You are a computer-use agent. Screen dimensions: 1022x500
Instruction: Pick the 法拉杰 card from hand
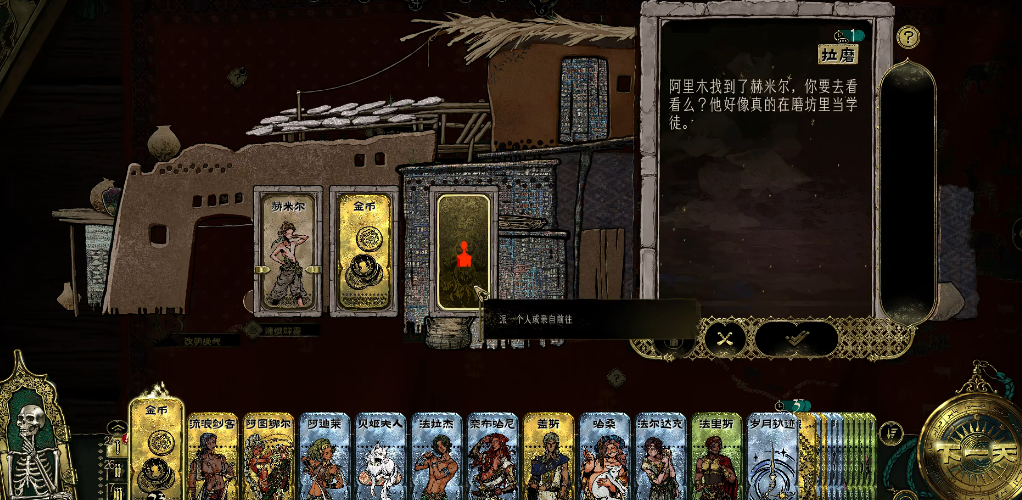coord(436,457)
